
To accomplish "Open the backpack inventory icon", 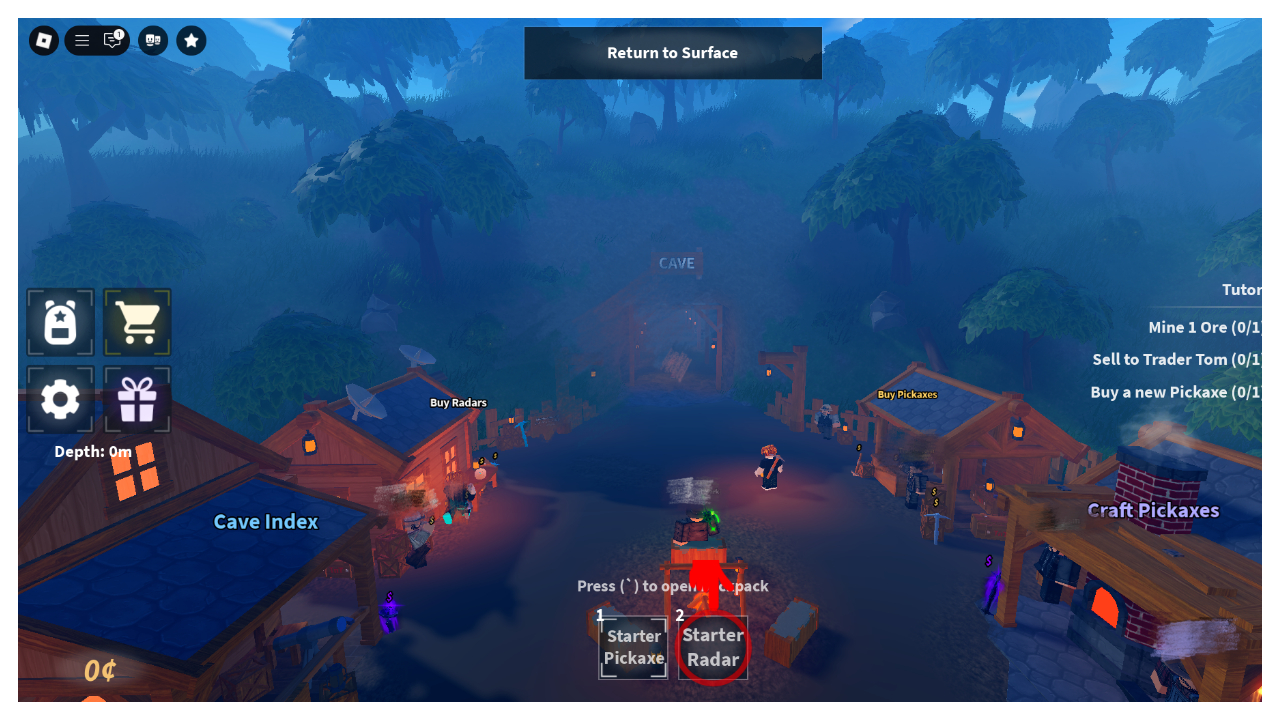I will point(60,322).
